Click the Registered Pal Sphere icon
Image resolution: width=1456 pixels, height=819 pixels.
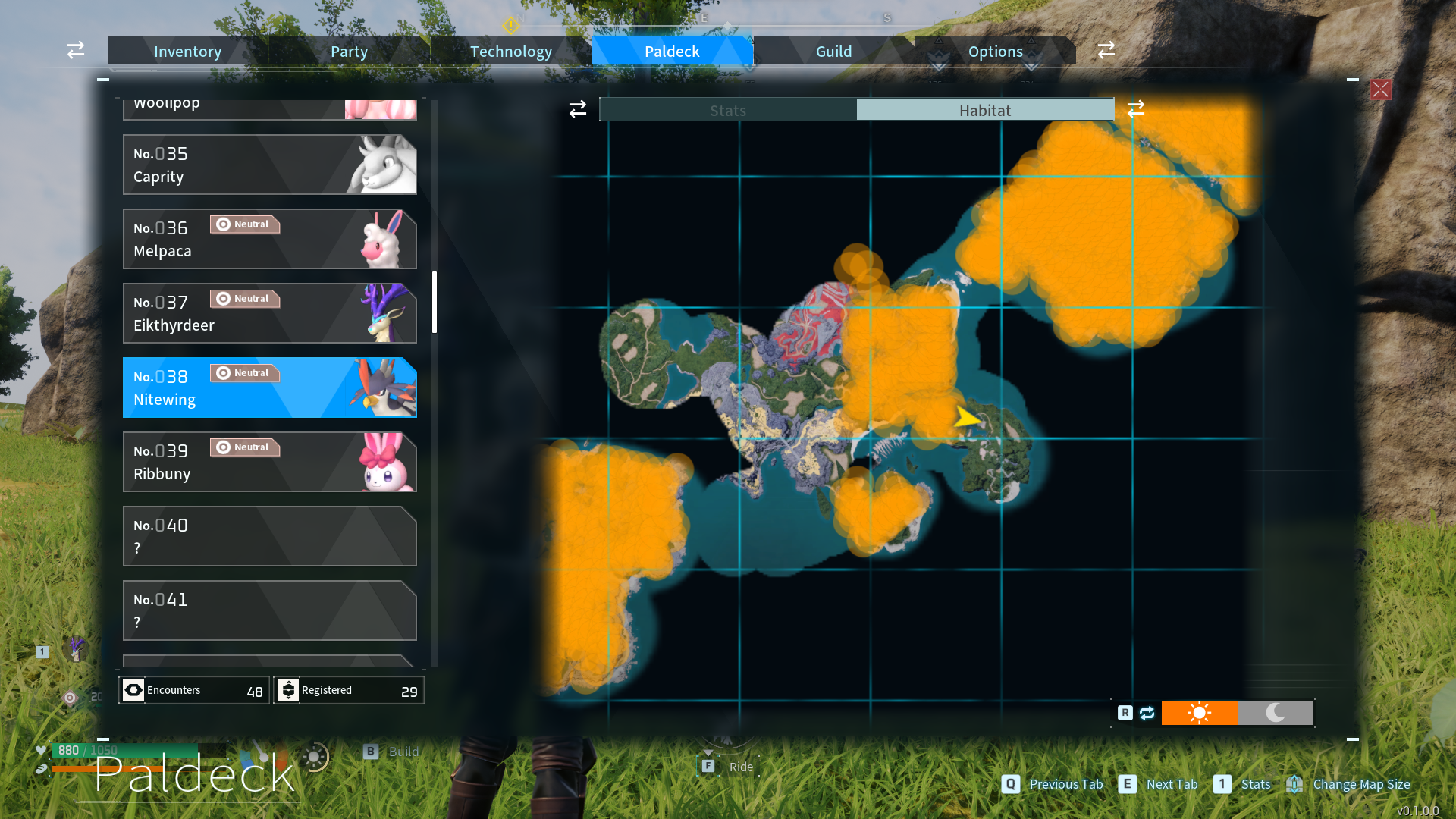click(288, 690)
